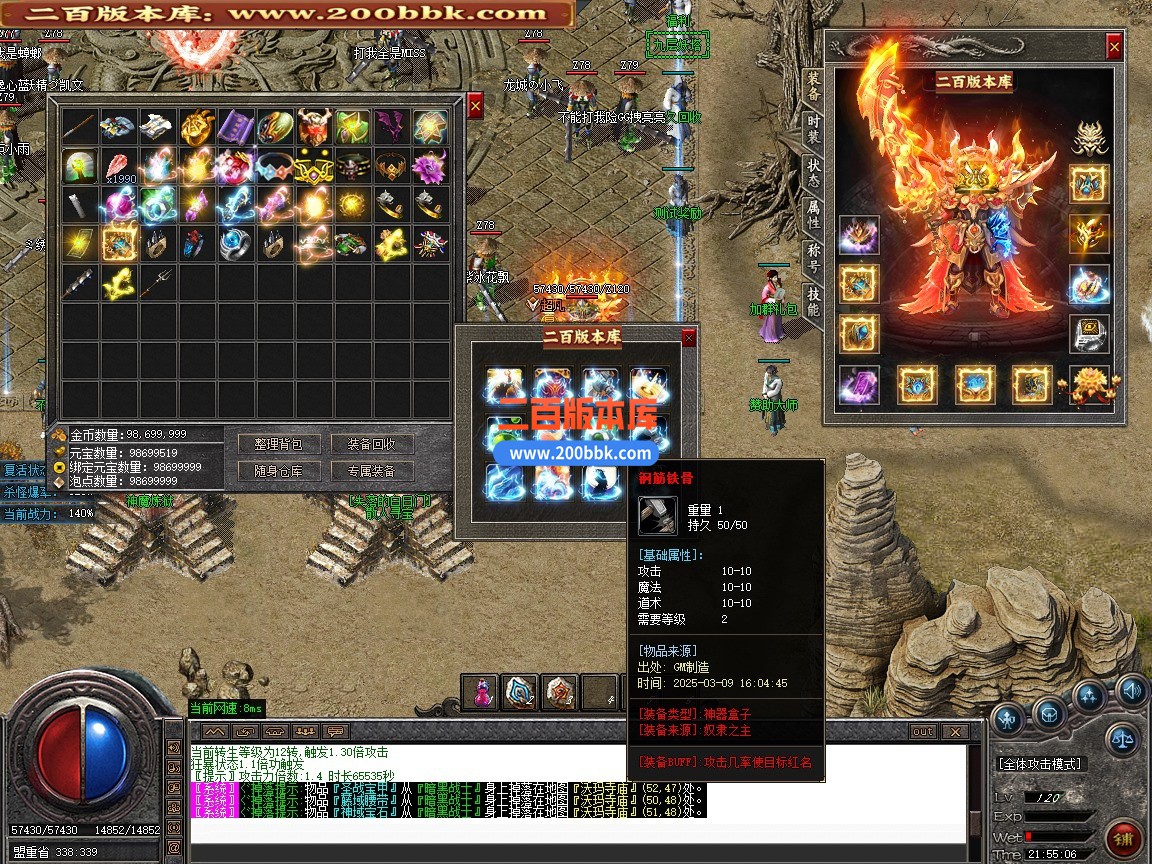Click the chat window out button
This screenshot has width=1152, height=864.
(923, 732)
